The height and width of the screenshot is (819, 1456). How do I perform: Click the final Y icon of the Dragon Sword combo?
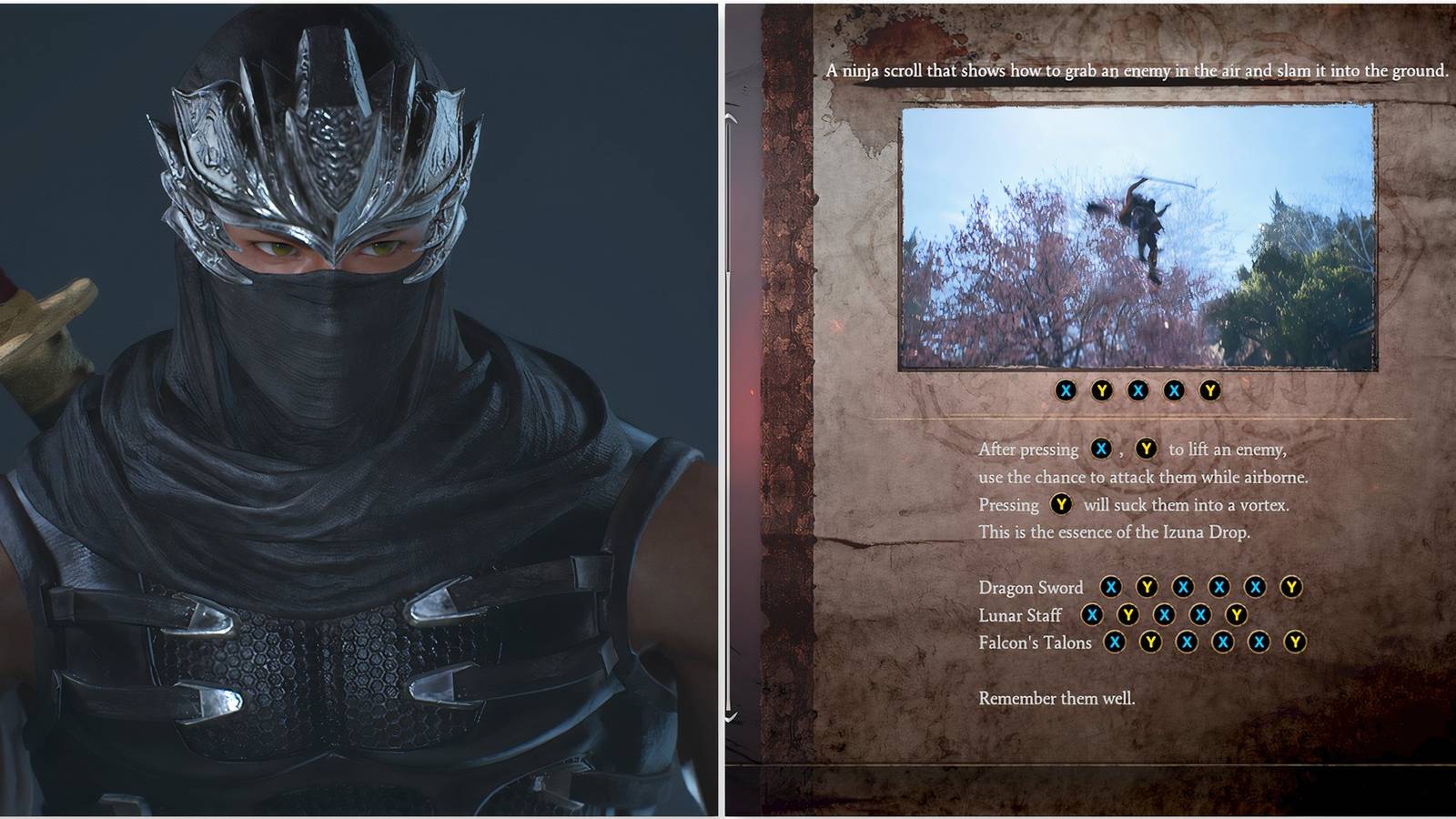pyautogui.click(x=1289, y=588)
